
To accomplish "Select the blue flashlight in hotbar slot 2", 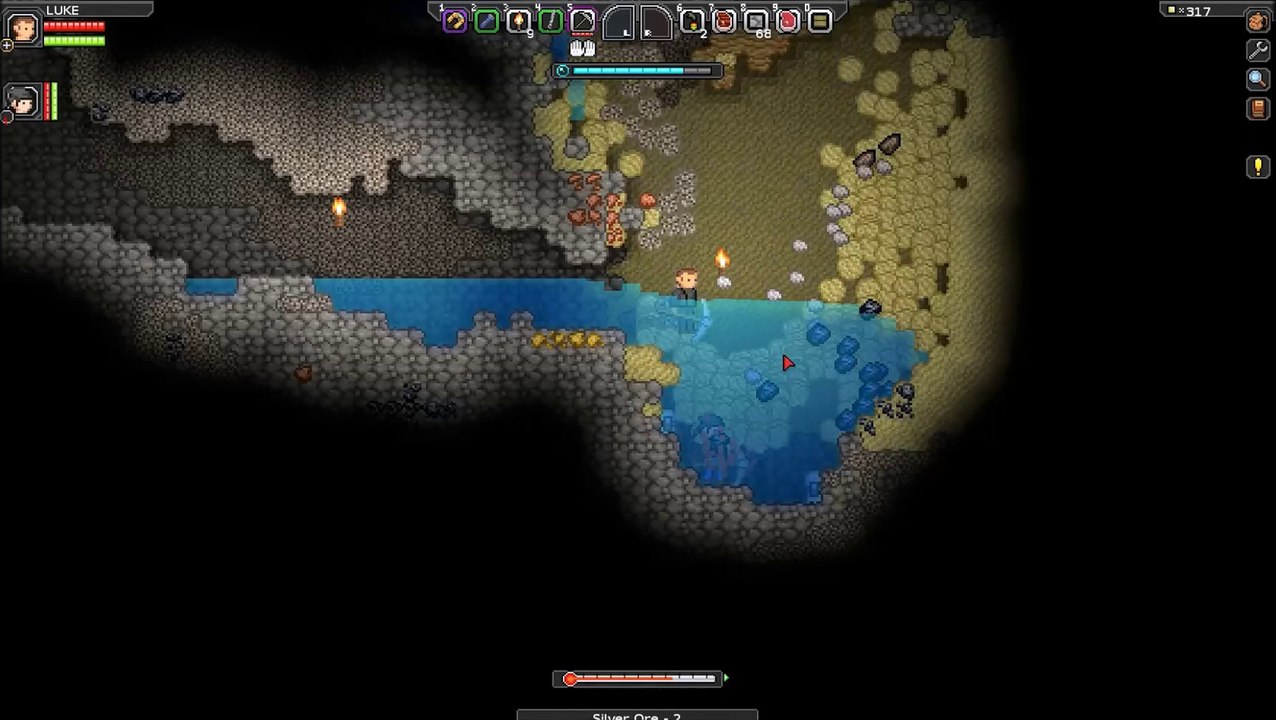I will [487, 21].
